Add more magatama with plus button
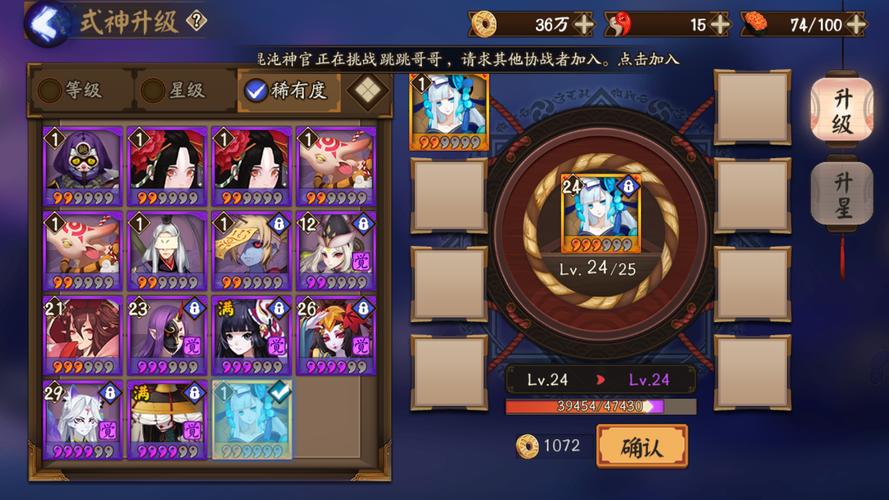This screenshot has height=500, width=889. tap(719, 24)
